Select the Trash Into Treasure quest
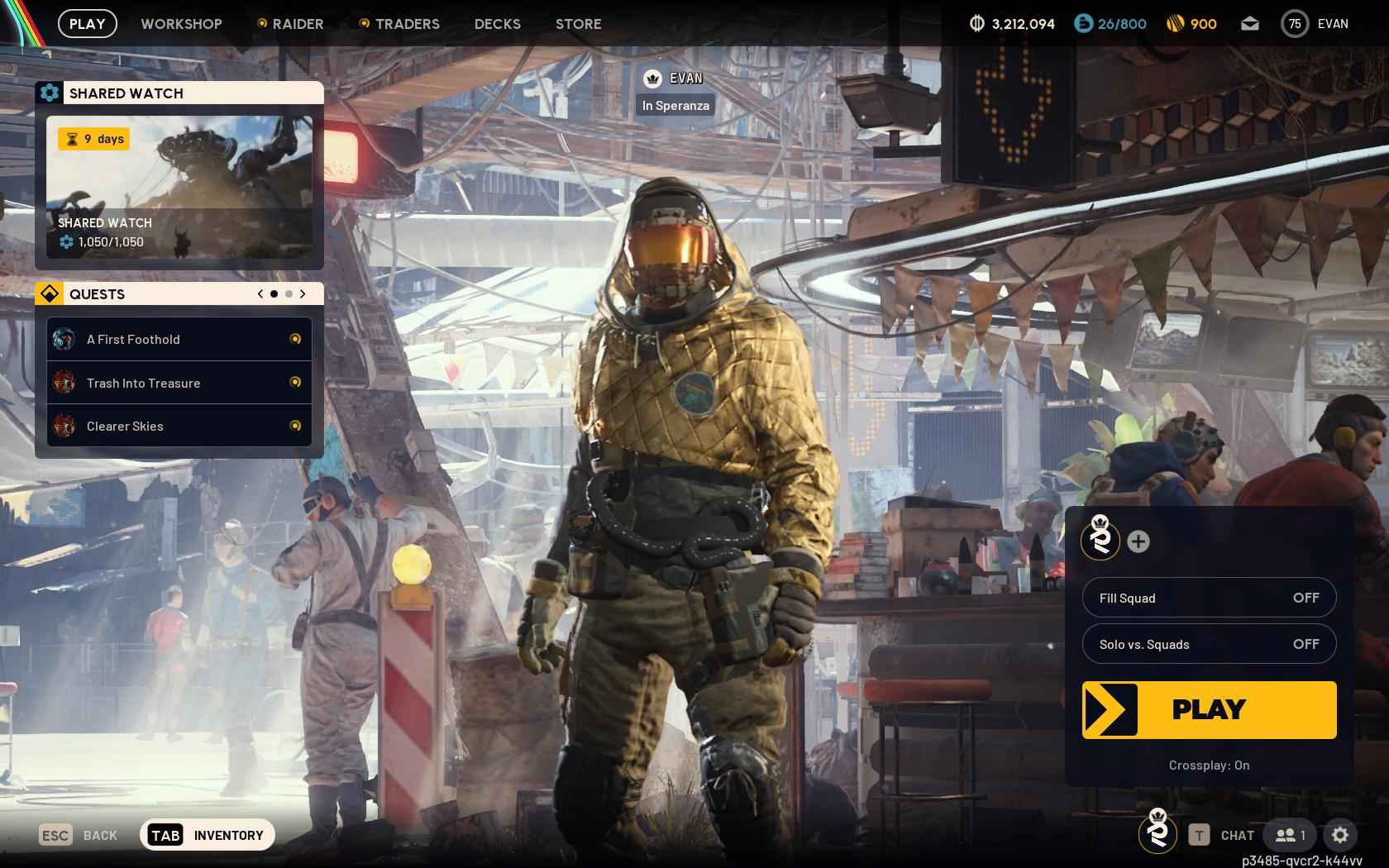The height and width of the screenshot is (868, 1389). point(143,383)
